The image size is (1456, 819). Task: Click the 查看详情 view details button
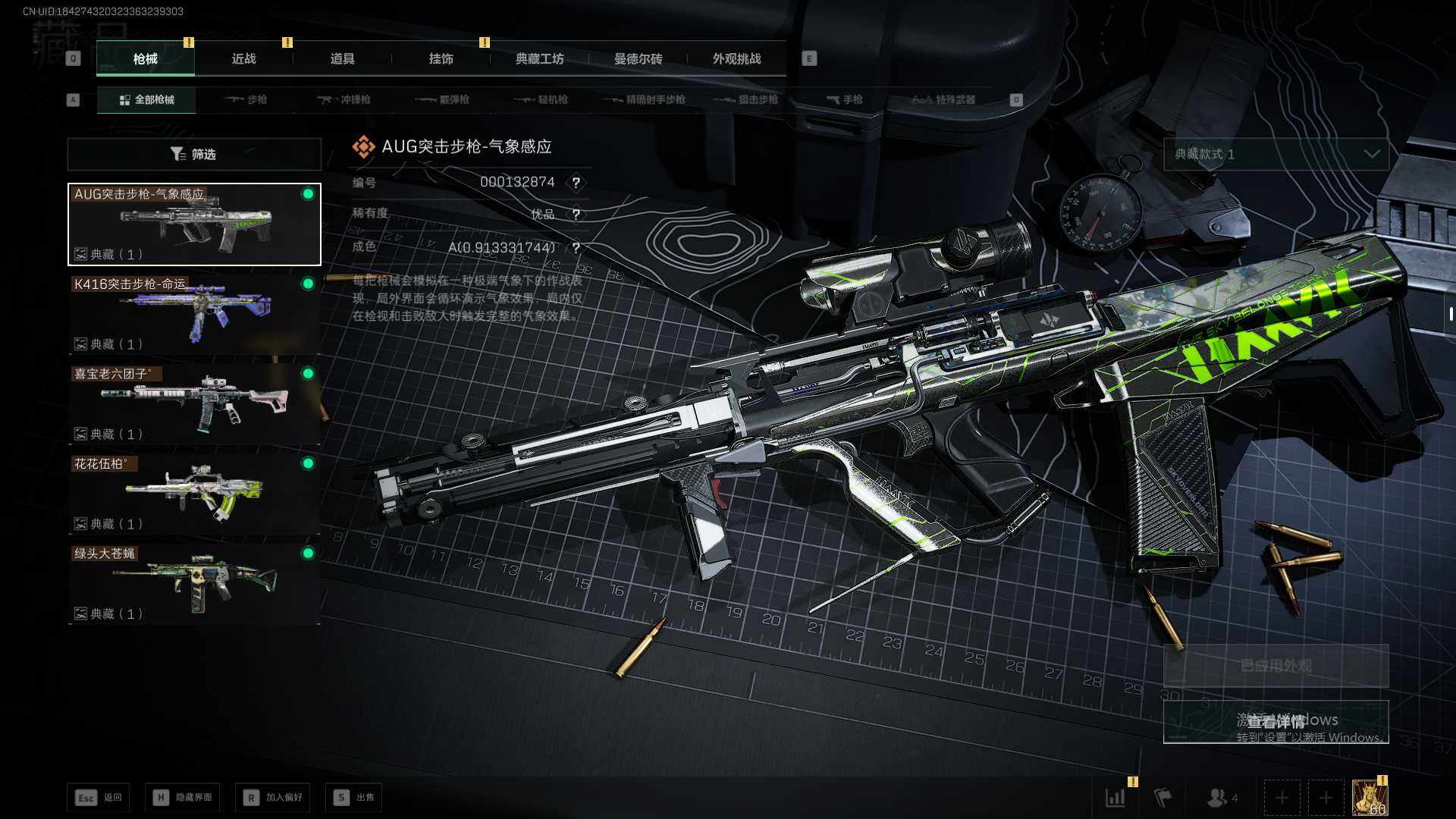[1276, 721]
